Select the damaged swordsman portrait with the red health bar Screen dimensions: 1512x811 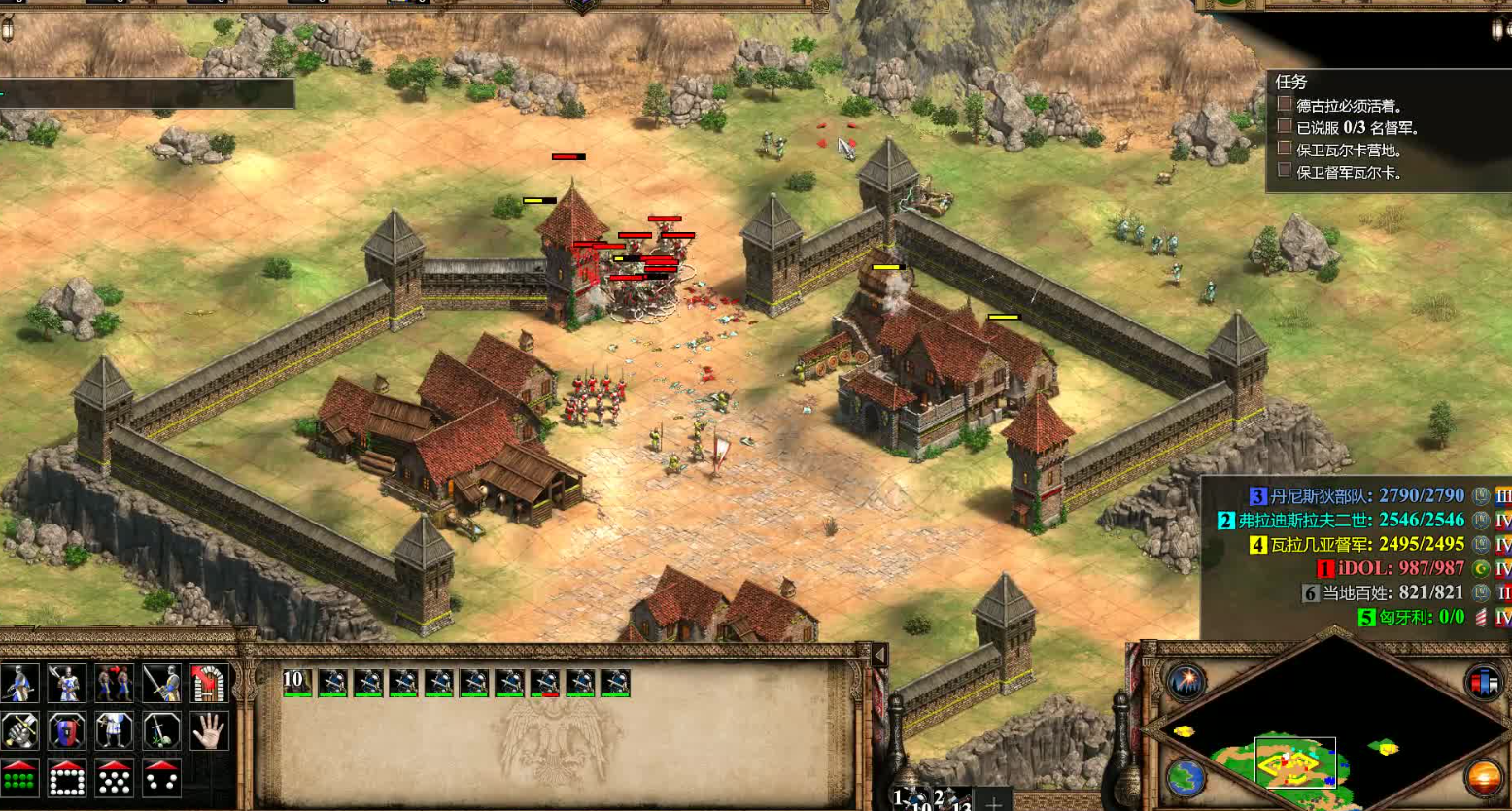coord(545,683)
